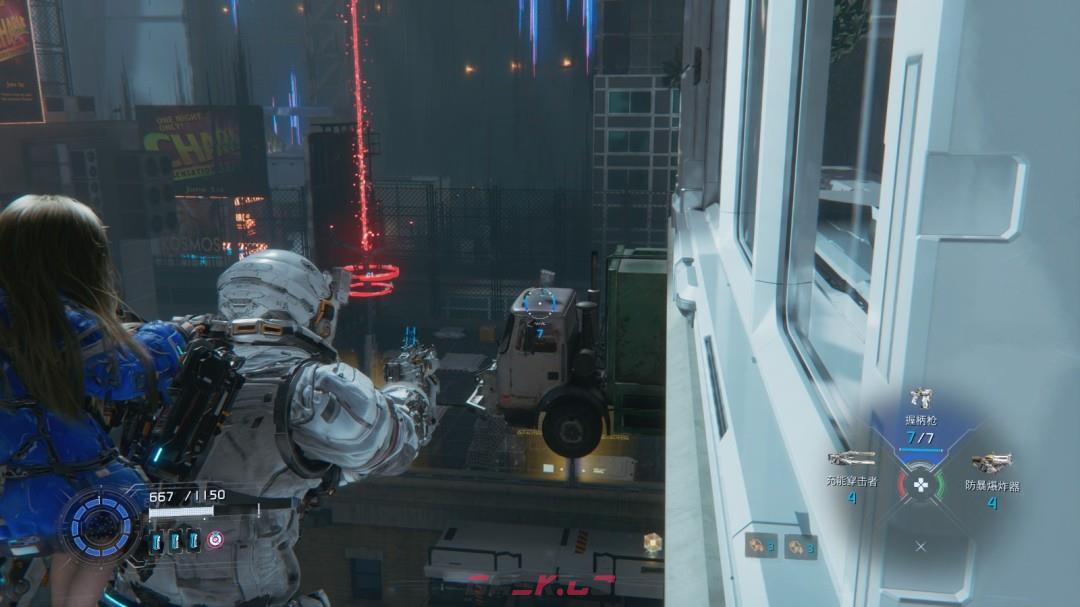Click the red circular target status icon
This screenshot has height=607, width=1080.
coord(215,540)
